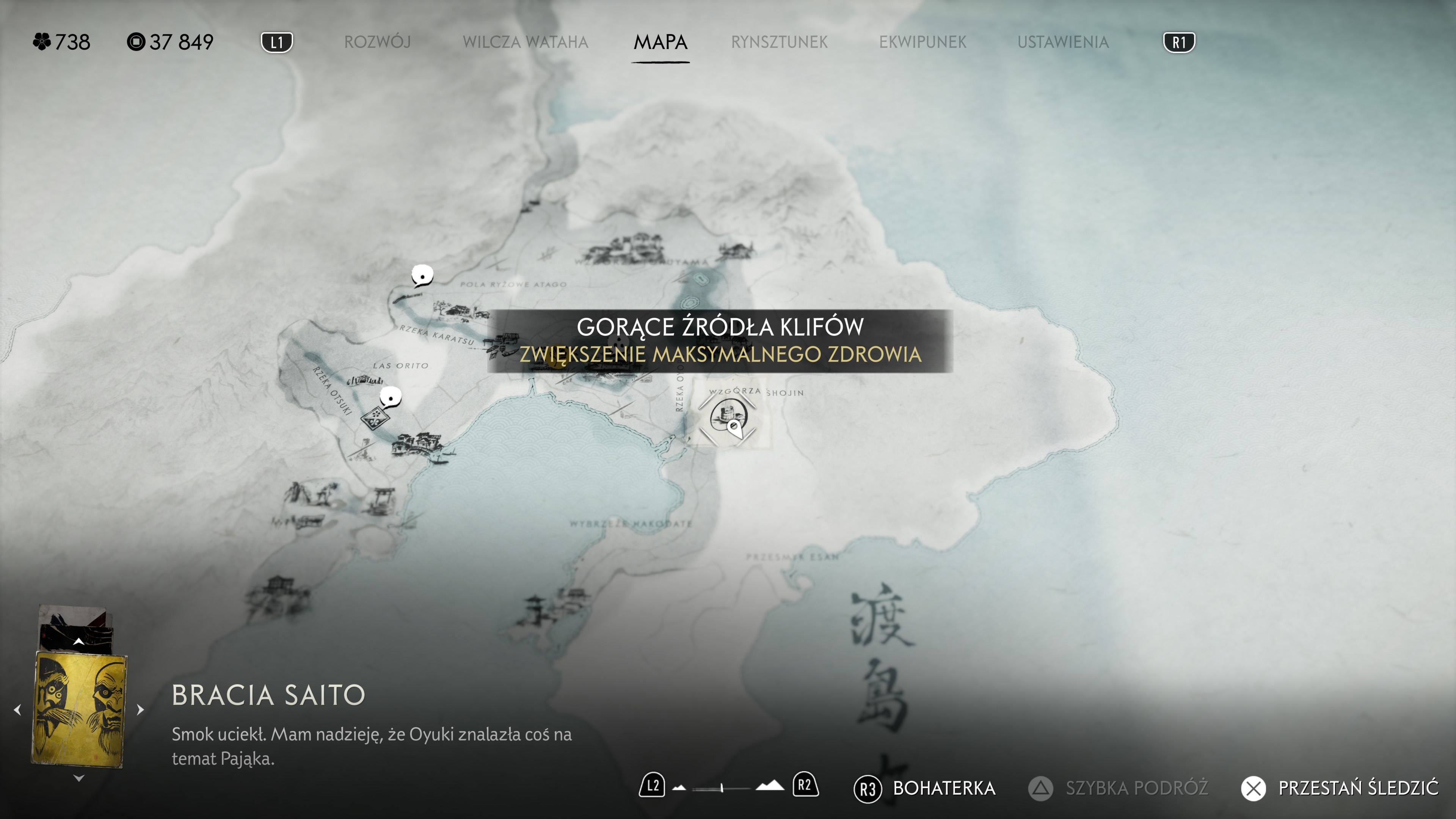Go to the RYNSZTUNEK tab
1456x819 pixels.
point(779,42)
